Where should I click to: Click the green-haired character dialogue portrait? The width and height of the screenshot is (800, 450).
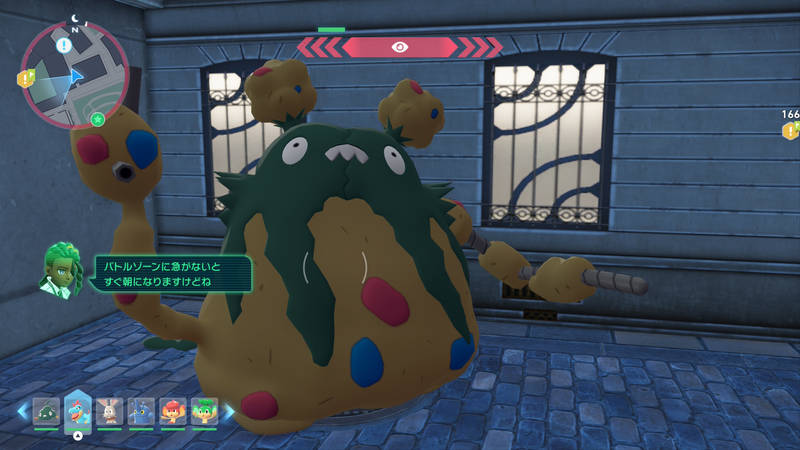[x=62, y=268]
